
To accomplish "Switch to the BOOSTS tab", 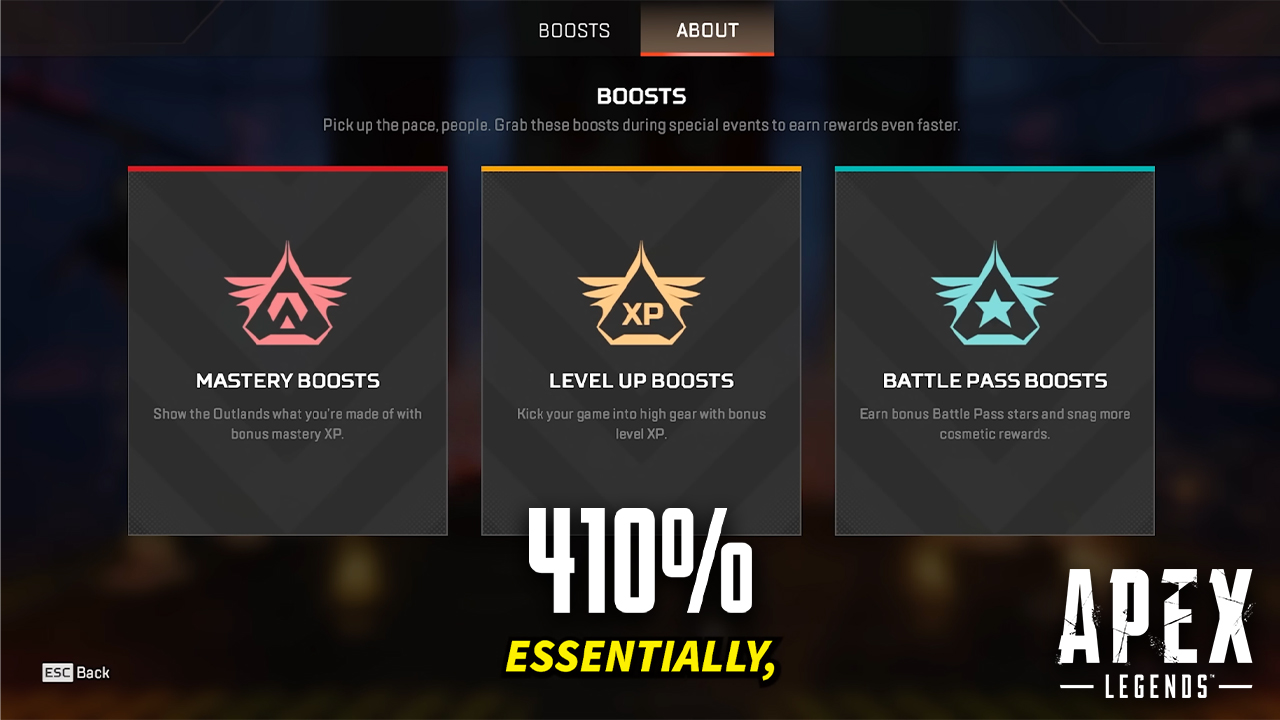I will click(x=572, y=30).
